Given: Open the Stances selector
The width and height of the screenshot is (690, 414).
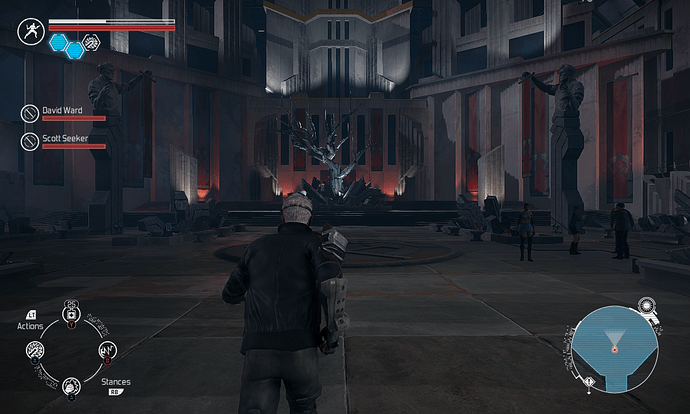Looking at the screenshot, I should 116,382.
